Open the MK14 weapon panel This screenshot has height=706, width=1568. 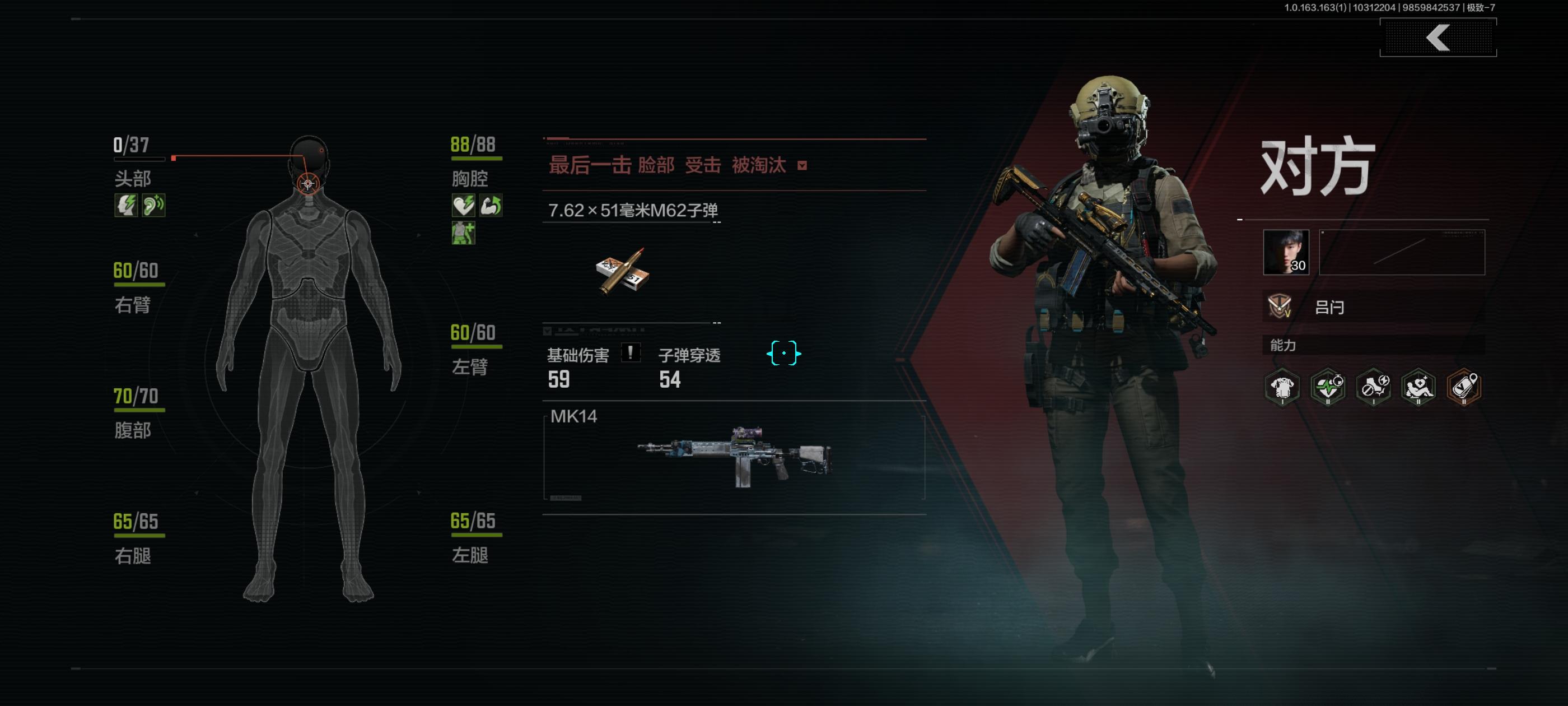[734, 457]
